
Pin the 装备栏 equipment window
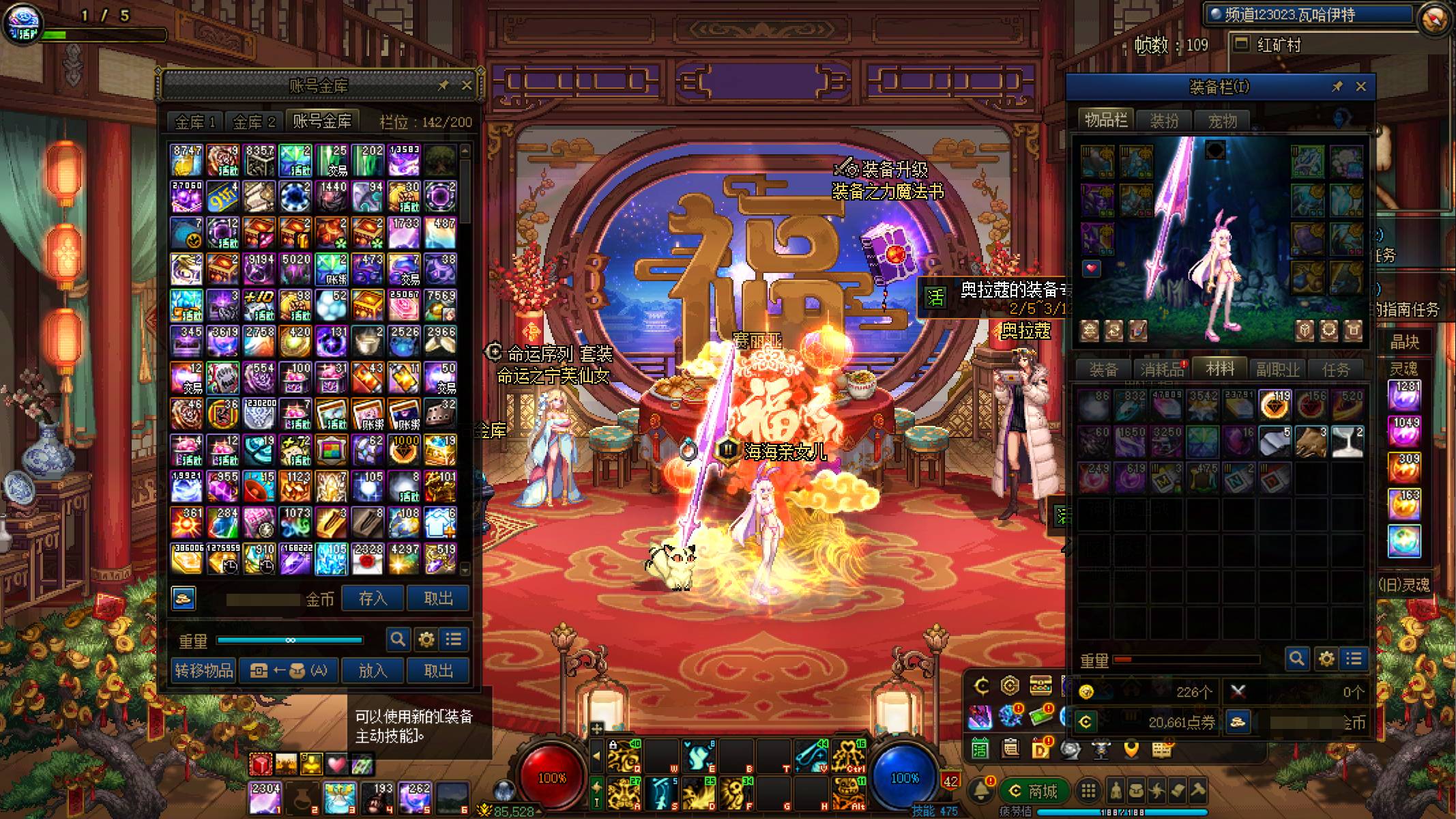tap(1337, 87)
